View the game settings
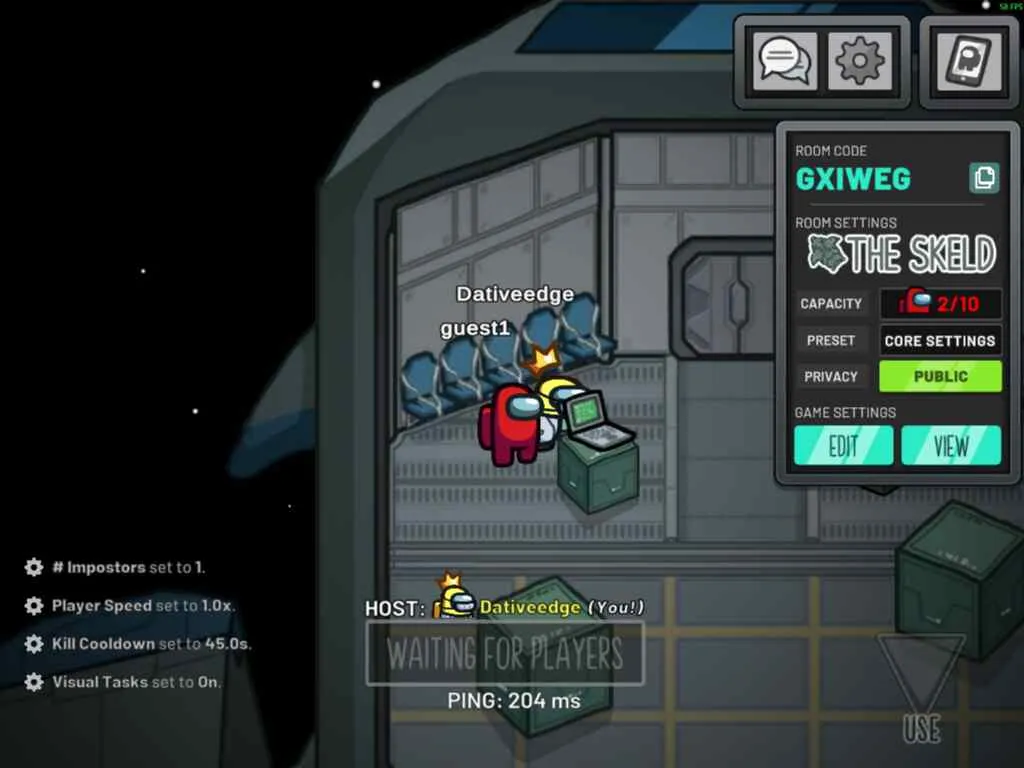 click(x=951, y=445)
